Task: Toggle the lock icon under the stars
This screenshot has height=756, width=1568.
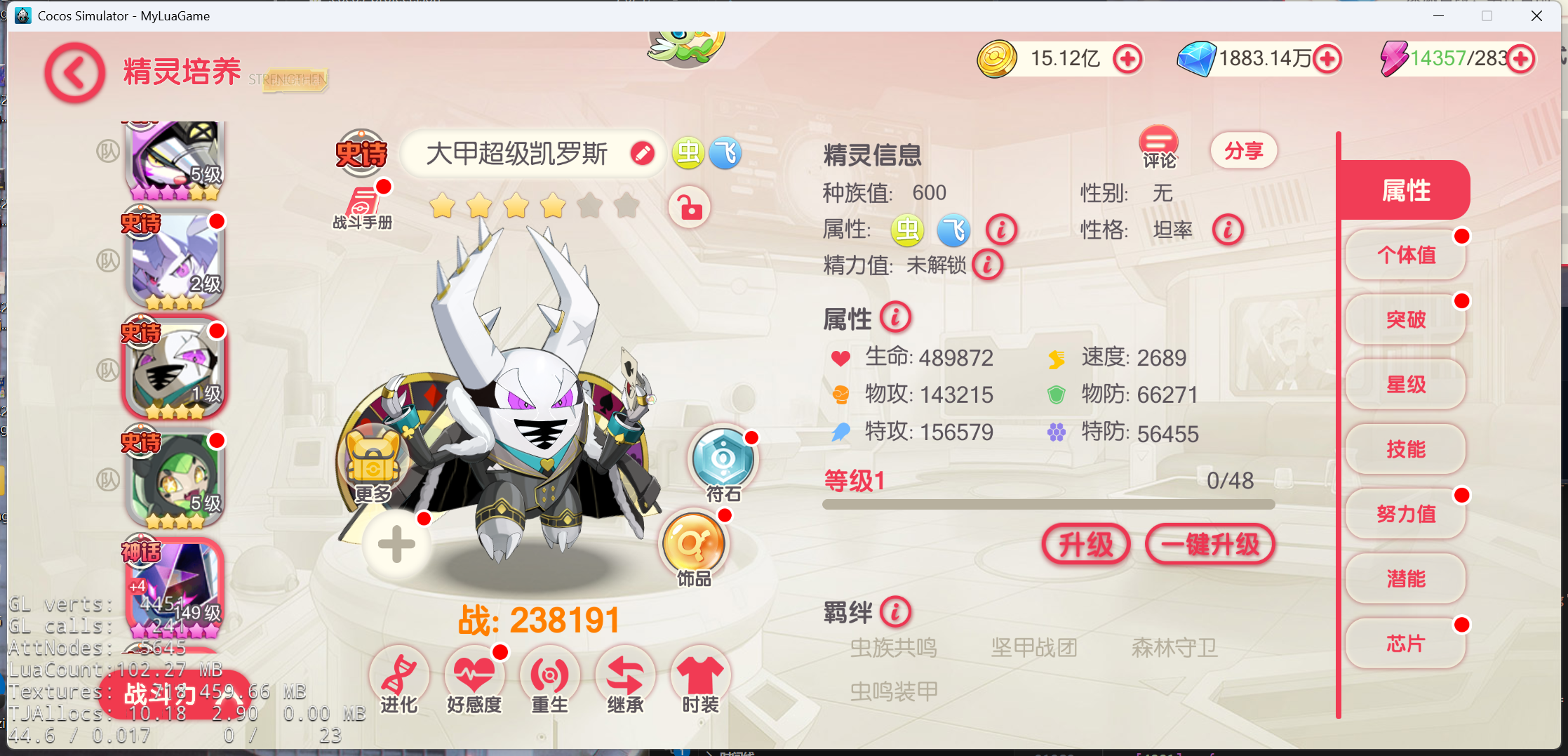Action: tap(689, 208)
